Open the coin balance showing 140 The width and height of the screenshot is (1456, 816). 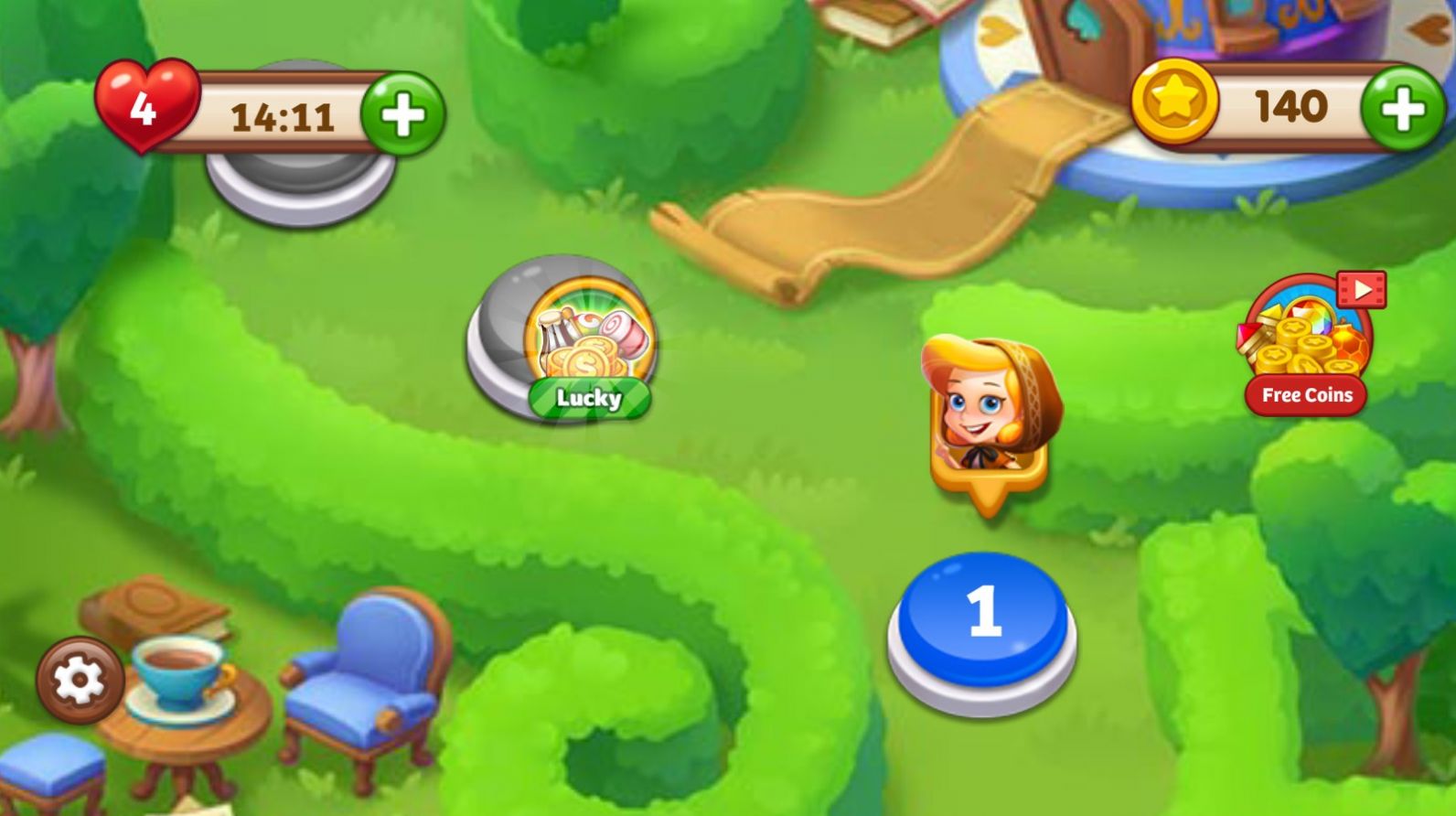[x=1291, y=104]
